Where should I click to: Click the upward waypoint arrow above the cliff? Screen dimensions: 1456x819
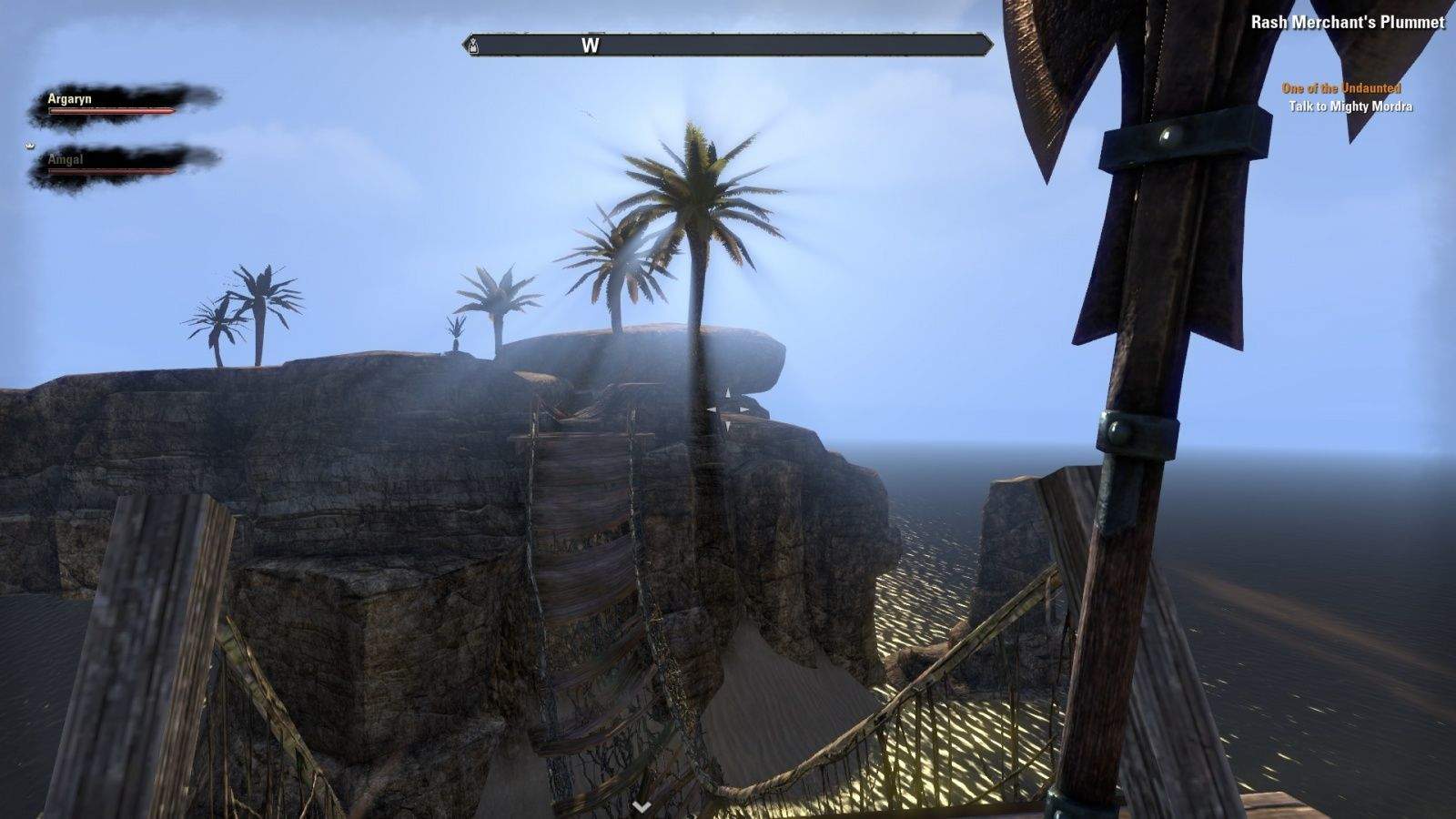point(728,392)
